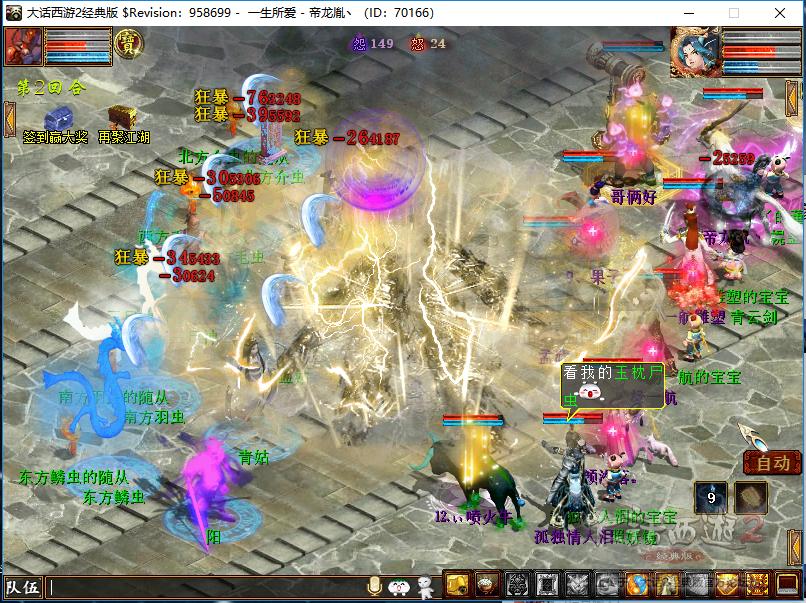The height and width of the screenshot is (603, 806).
Task: Click the small white figure chat icon
Action: [x=427, y=586]
